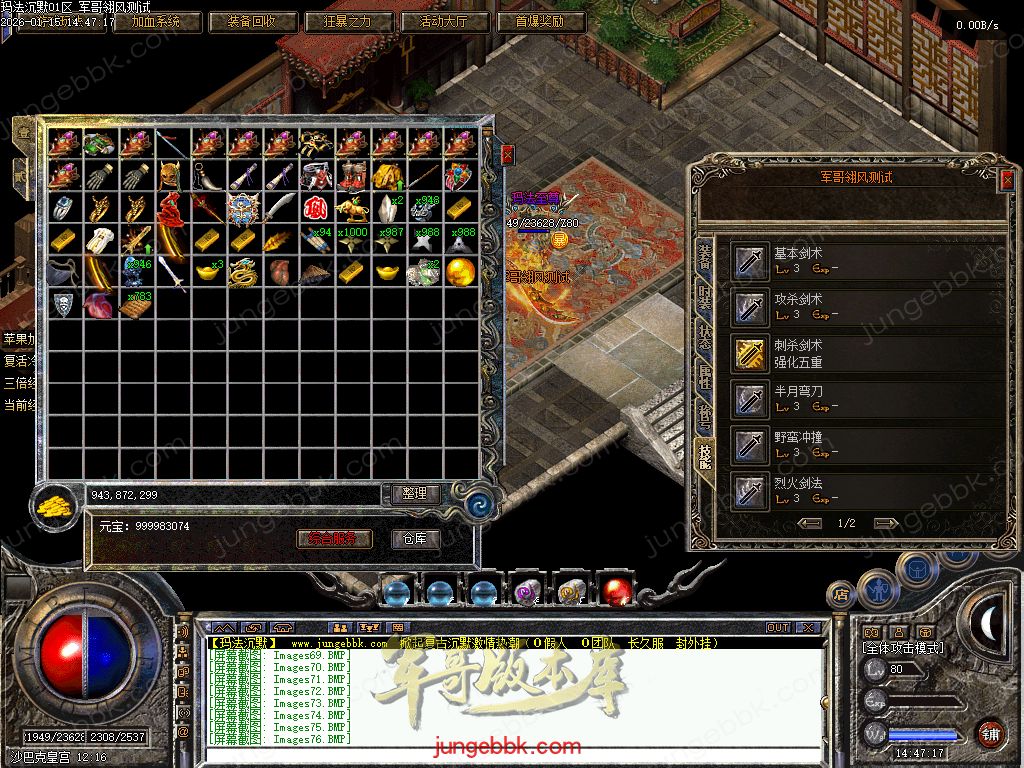Click the OUT button above chat

tap(778, 628)
